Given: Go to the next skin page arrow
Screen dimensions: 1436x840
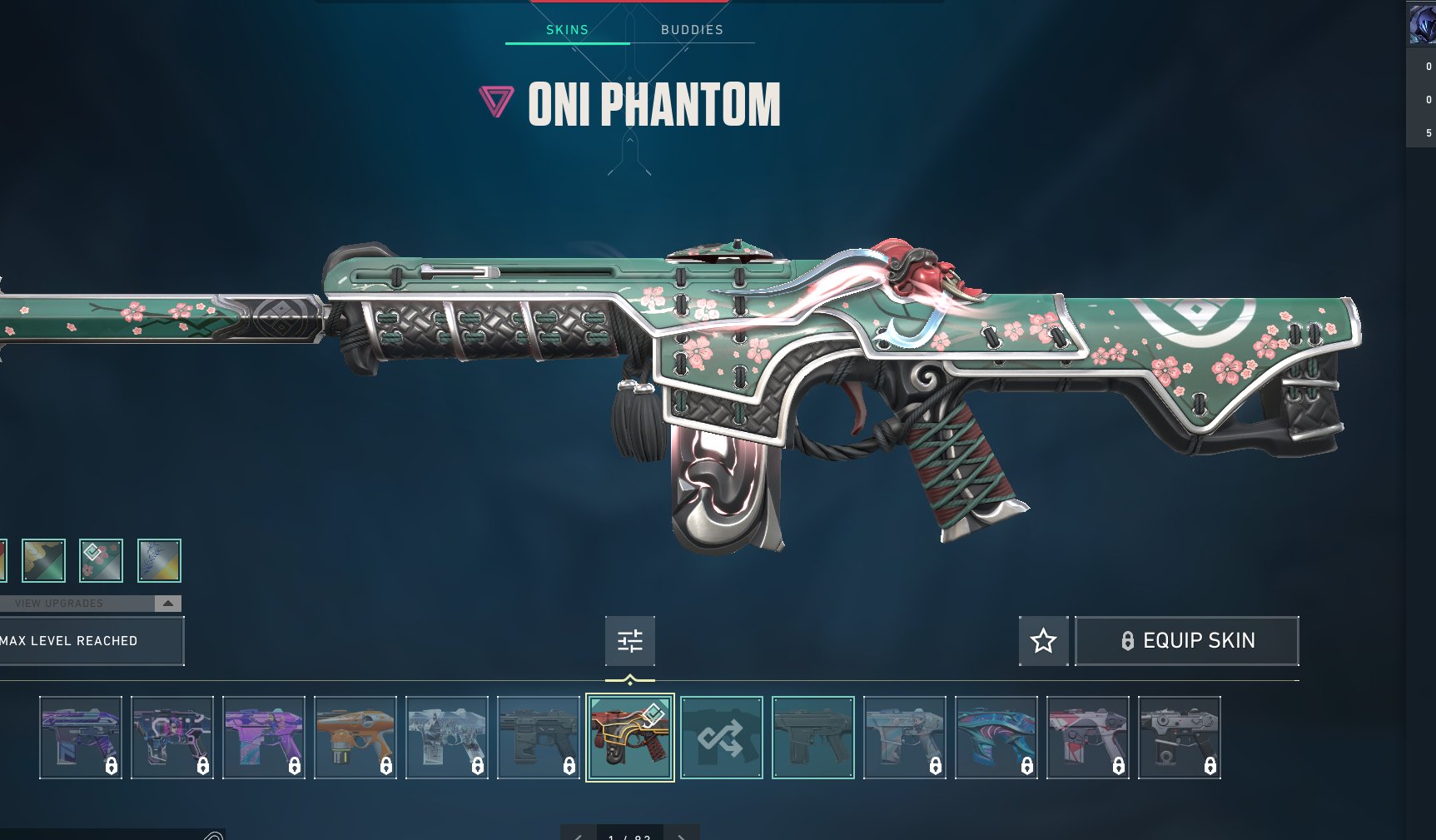Looking at the screenshot, I should [682, 835].
